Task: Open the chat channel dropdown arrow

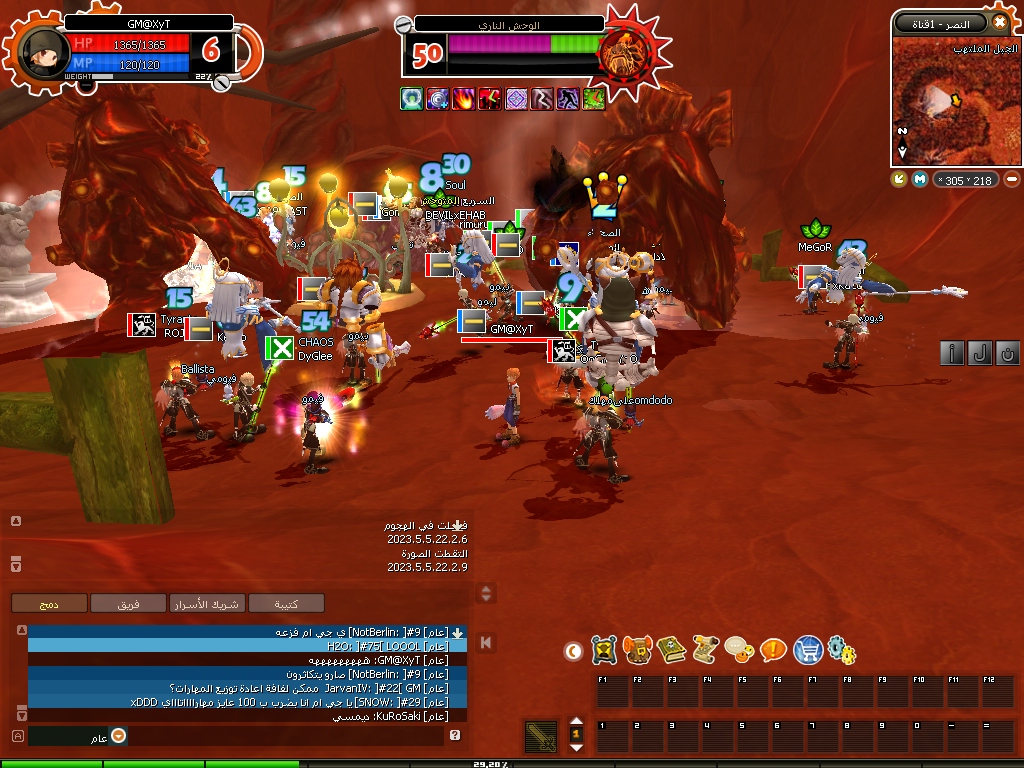Action: point(118,735)
